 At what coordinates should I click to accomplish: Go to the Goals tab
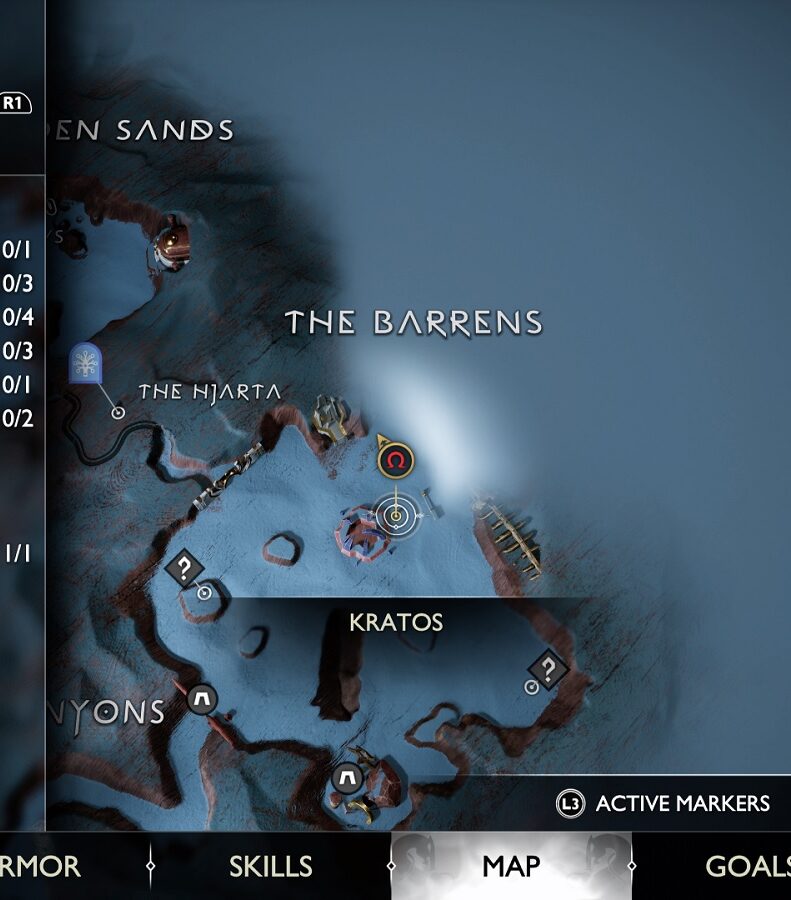click(x=747, y=866)
